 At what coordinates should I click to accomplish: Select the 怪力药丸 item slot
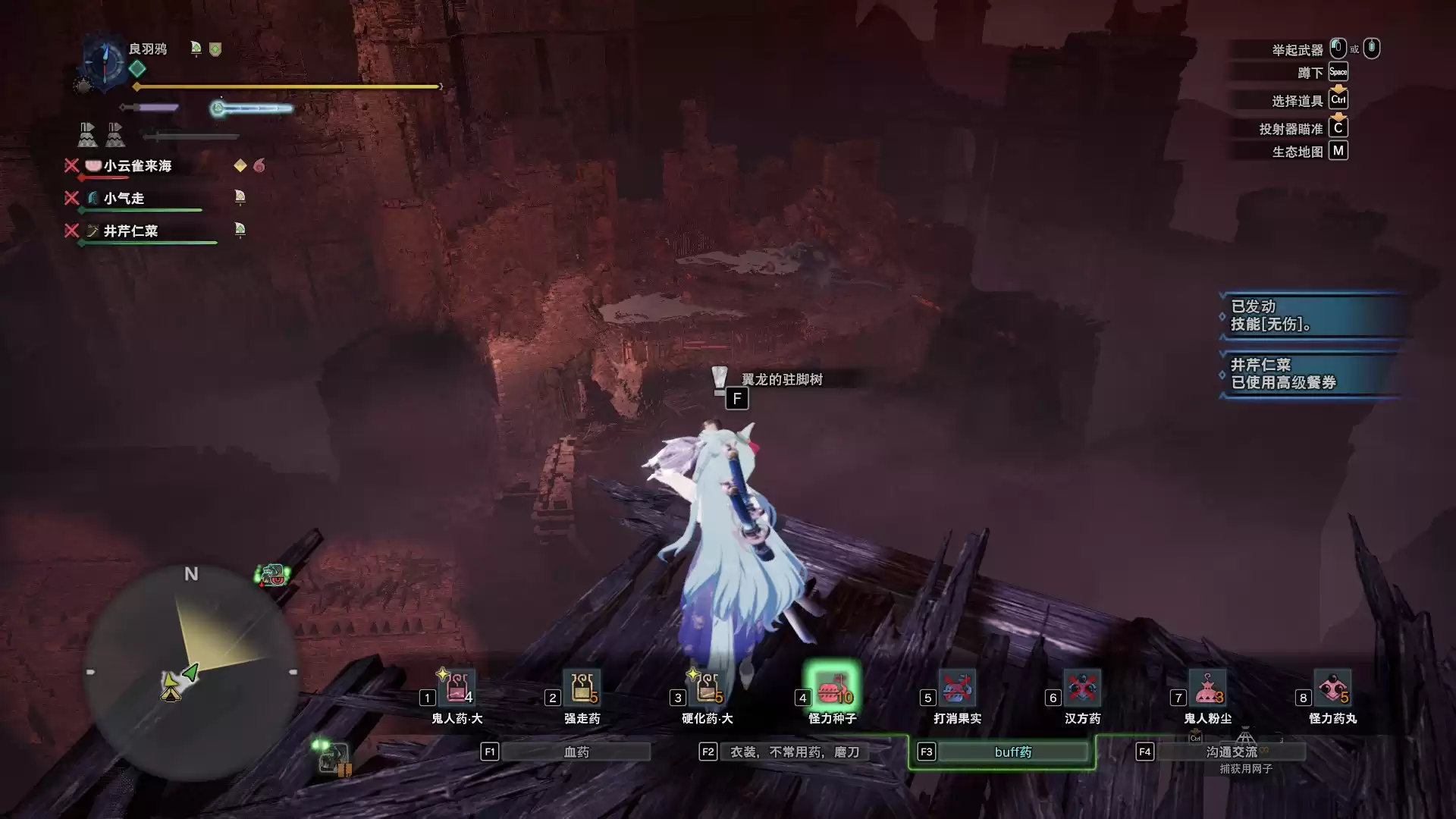(1332, 689)
